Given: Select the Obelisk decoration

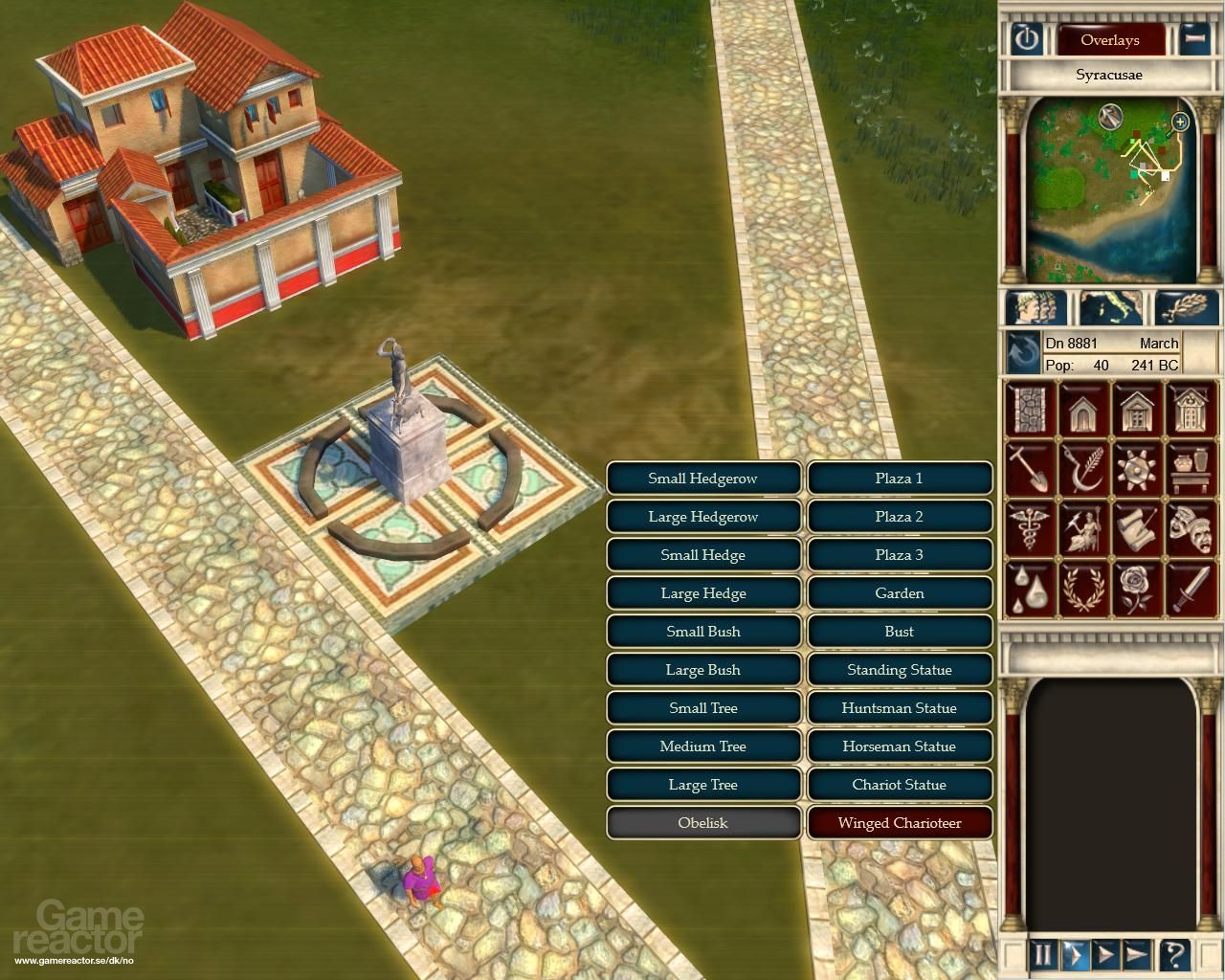Looking at the screenshot, I should click(703, 823).
